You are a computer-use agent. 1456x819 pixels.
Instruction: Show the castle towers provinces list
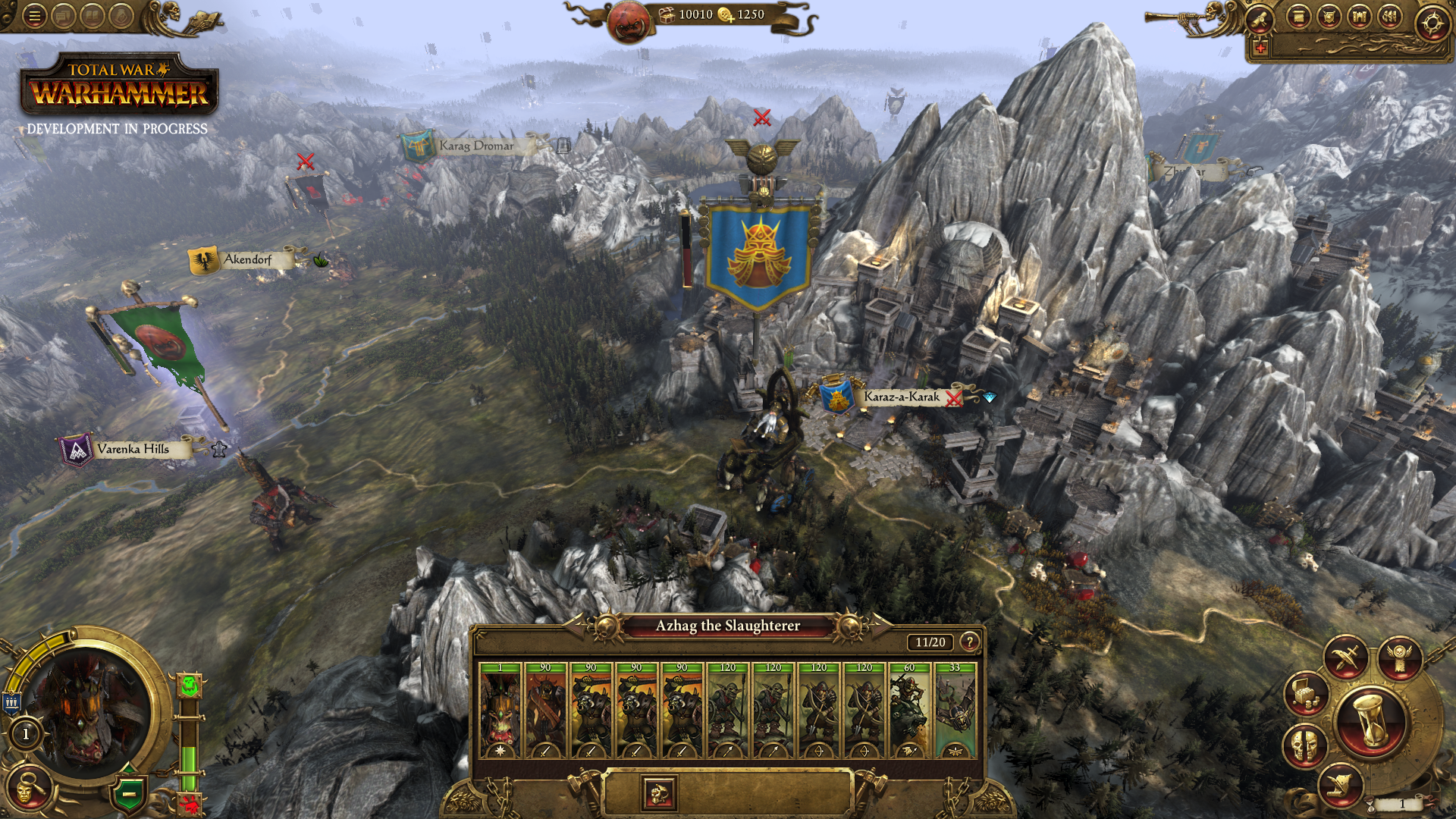[x=1360, y=17]
